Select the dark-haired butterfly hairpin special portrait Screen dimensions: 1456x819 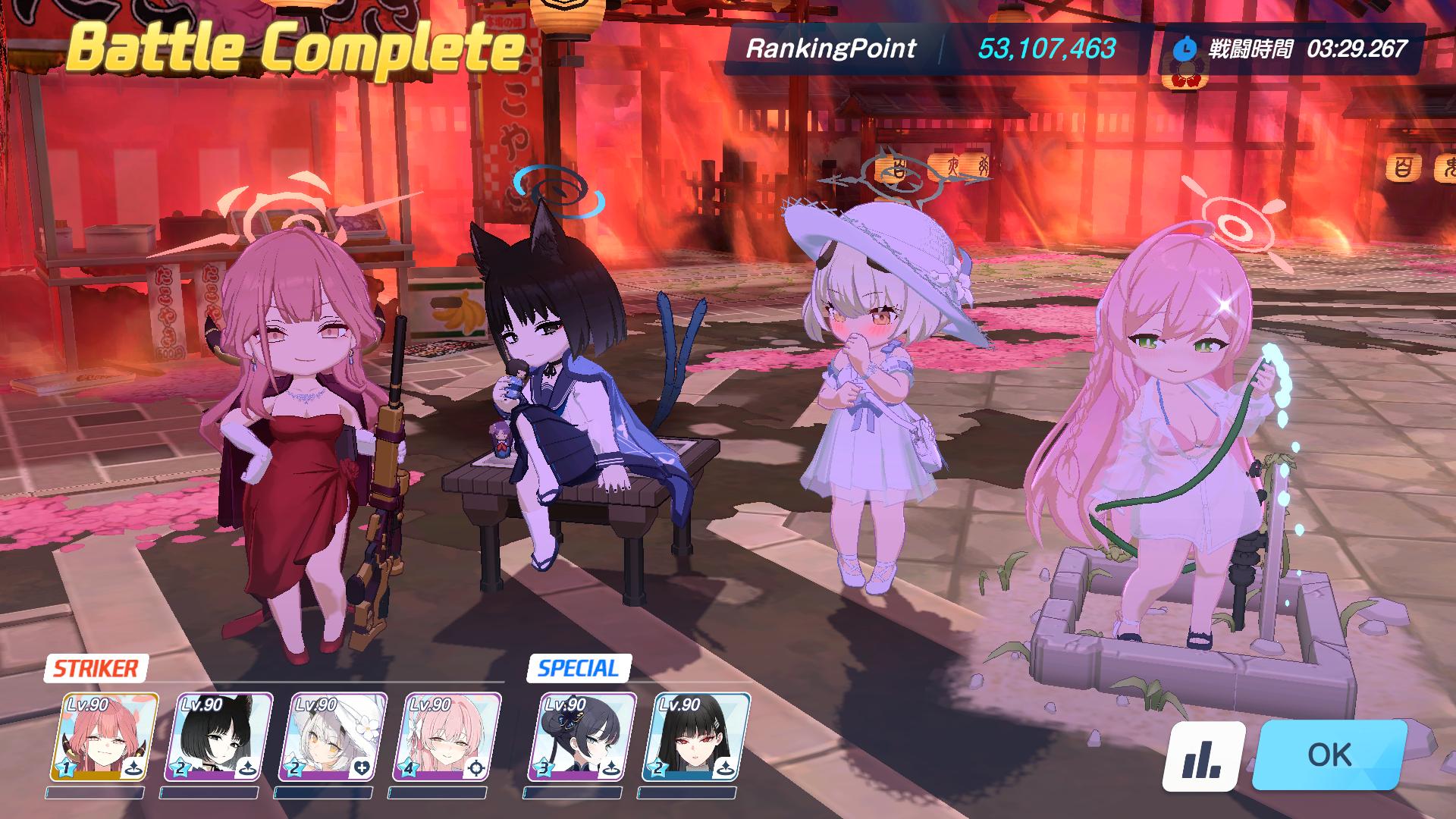pyautogui.click(x=581, y=737)
